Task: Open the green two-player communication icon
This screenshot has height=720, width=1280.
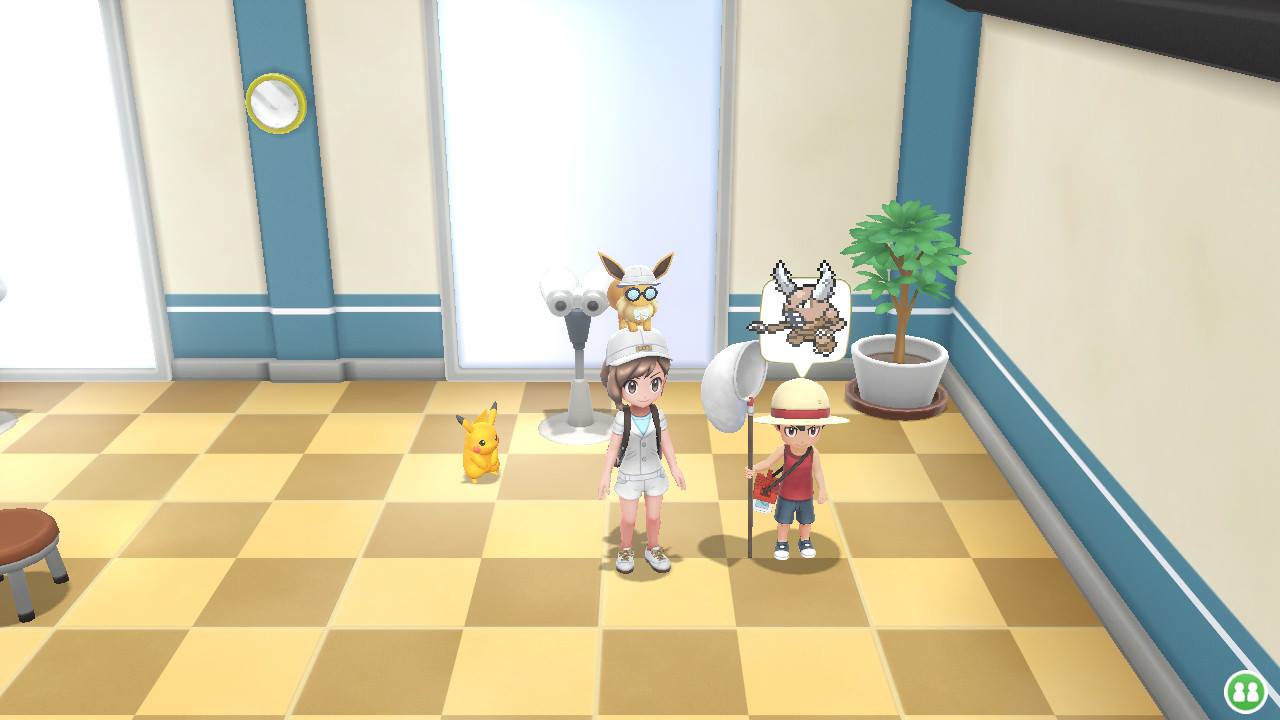Action: tap(1245, 691)
